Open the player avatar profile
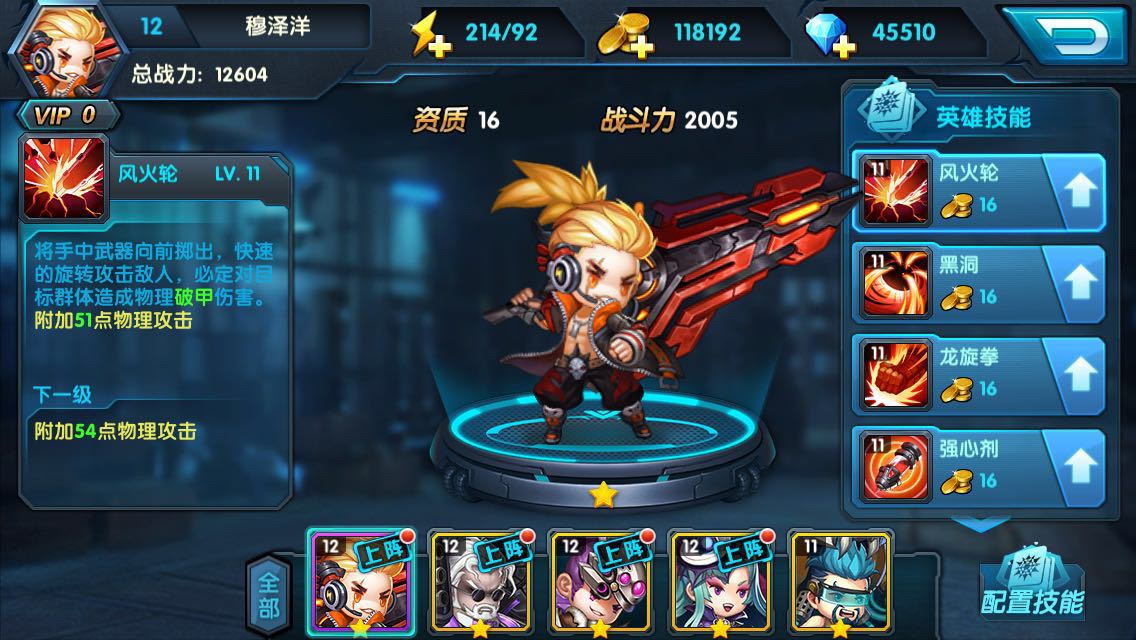 [x=54, y=48]
